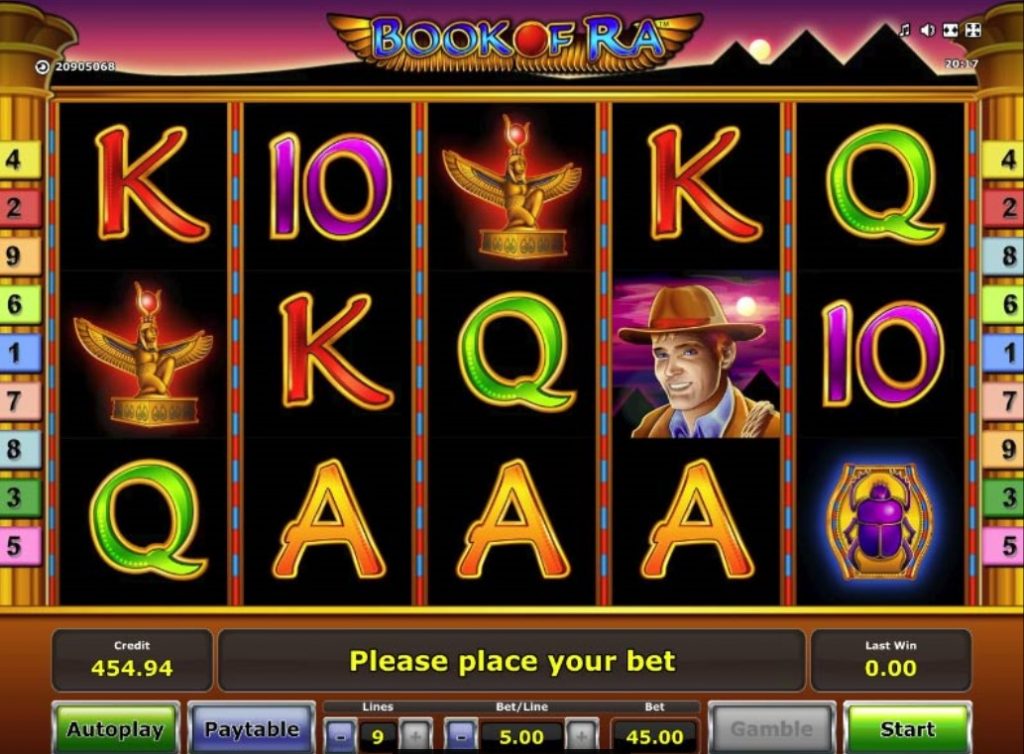Click the two-dot window size icon

click(x=949, y=30)
